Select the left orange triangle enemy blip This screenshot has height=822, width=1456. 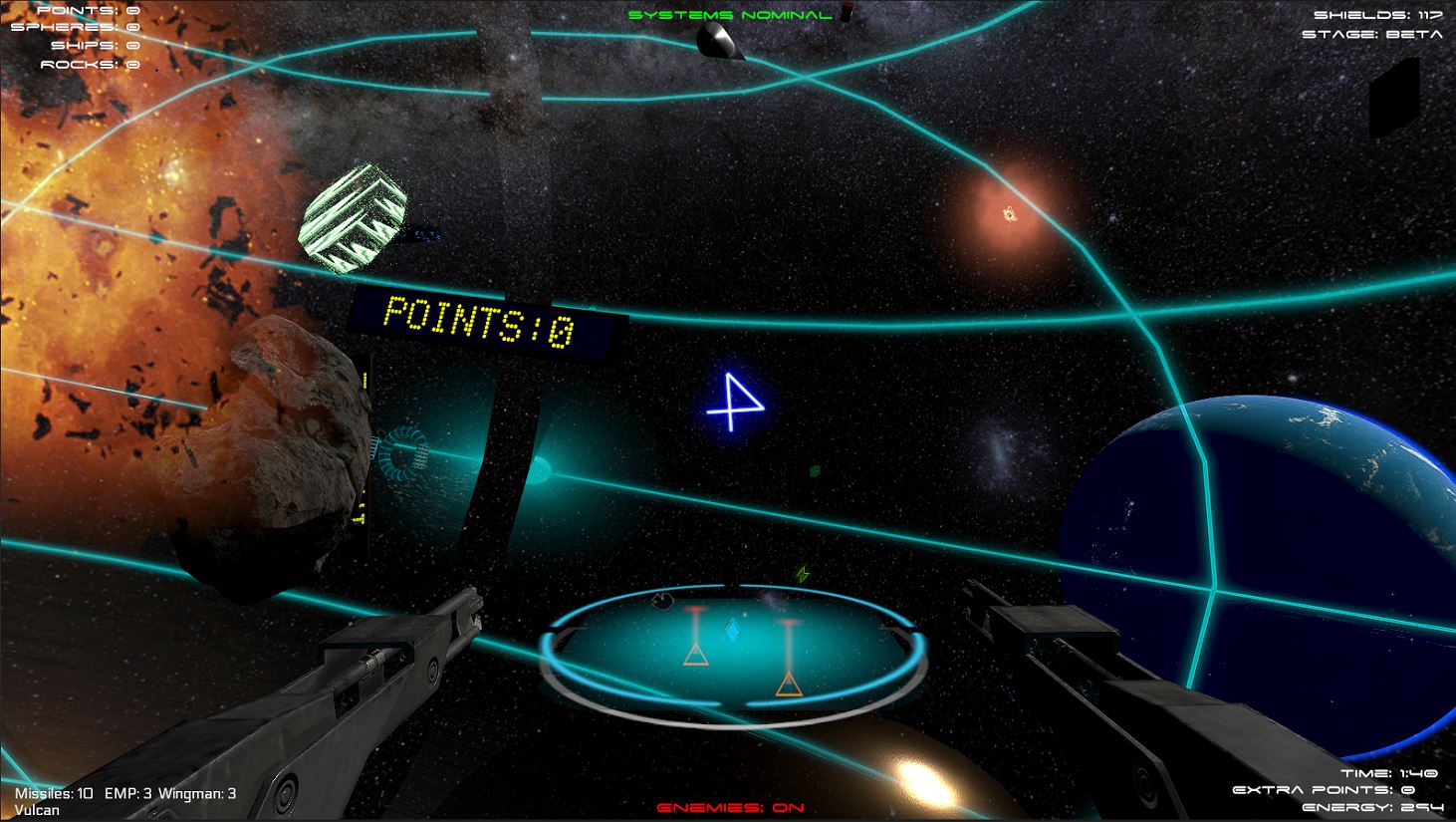[x=697, y=654]
